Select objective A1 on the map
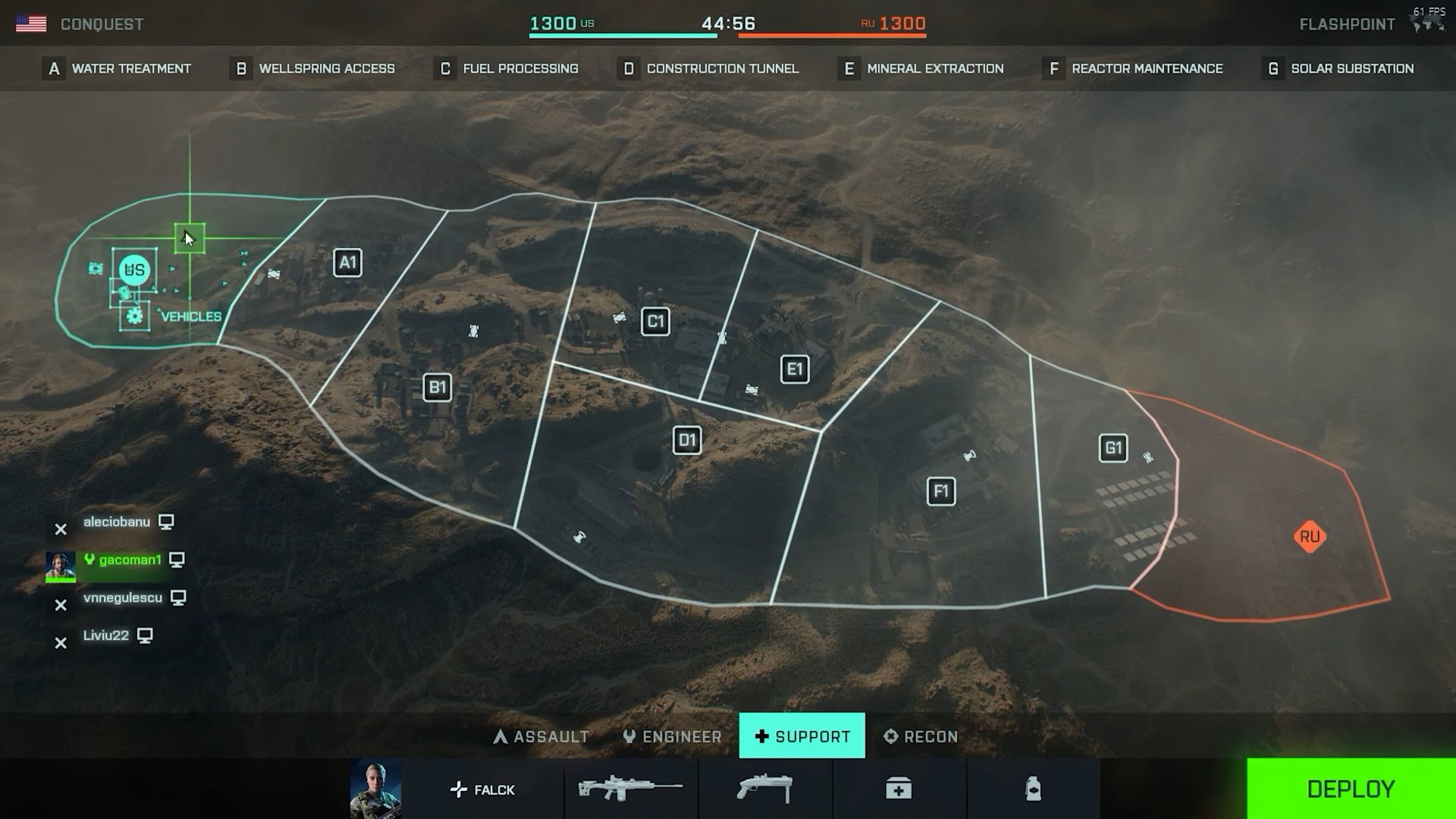 click(x=347, y=263)
